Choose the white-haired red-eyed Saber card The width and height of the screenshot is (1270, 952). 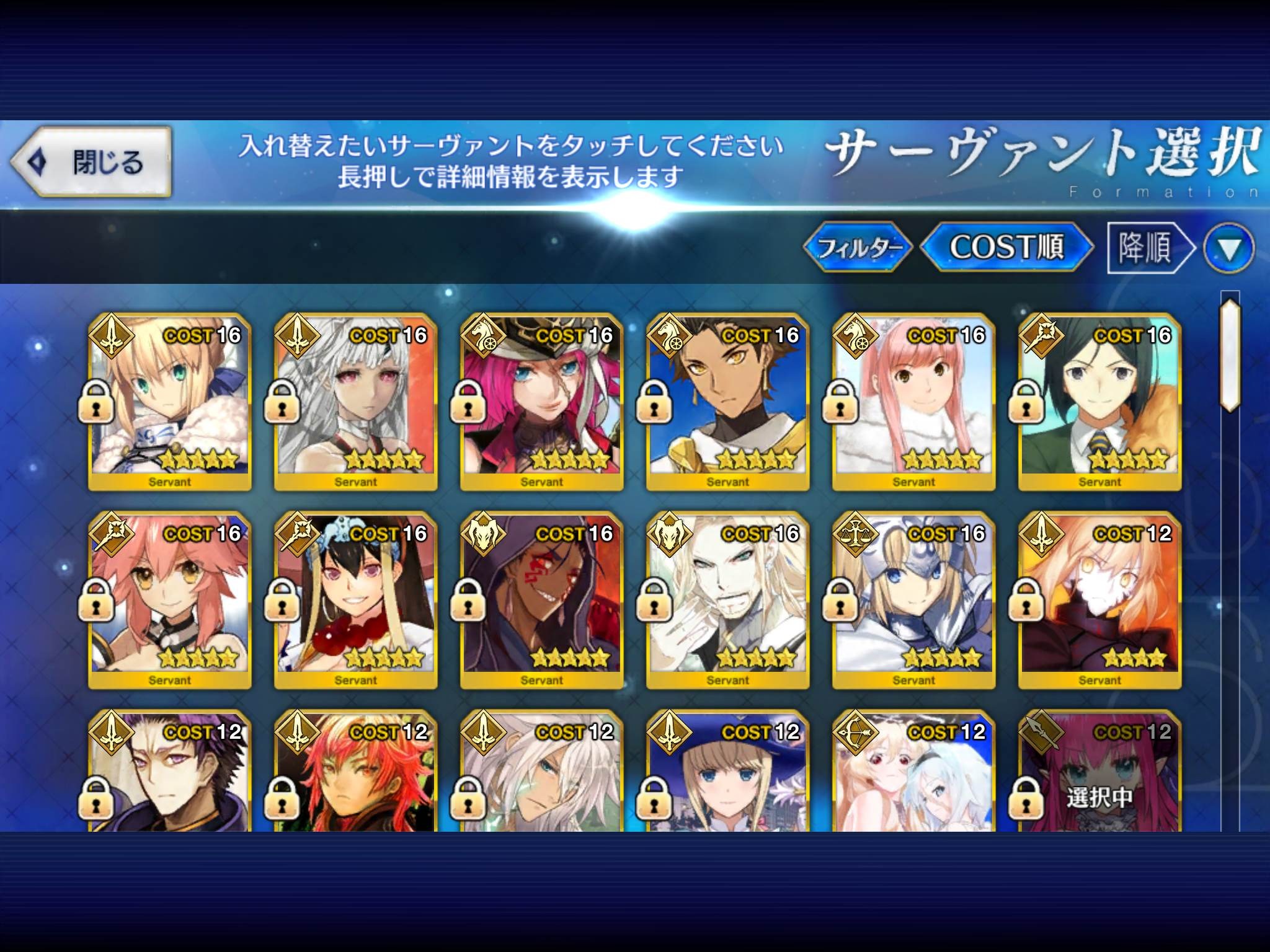(x=355, y=402)
